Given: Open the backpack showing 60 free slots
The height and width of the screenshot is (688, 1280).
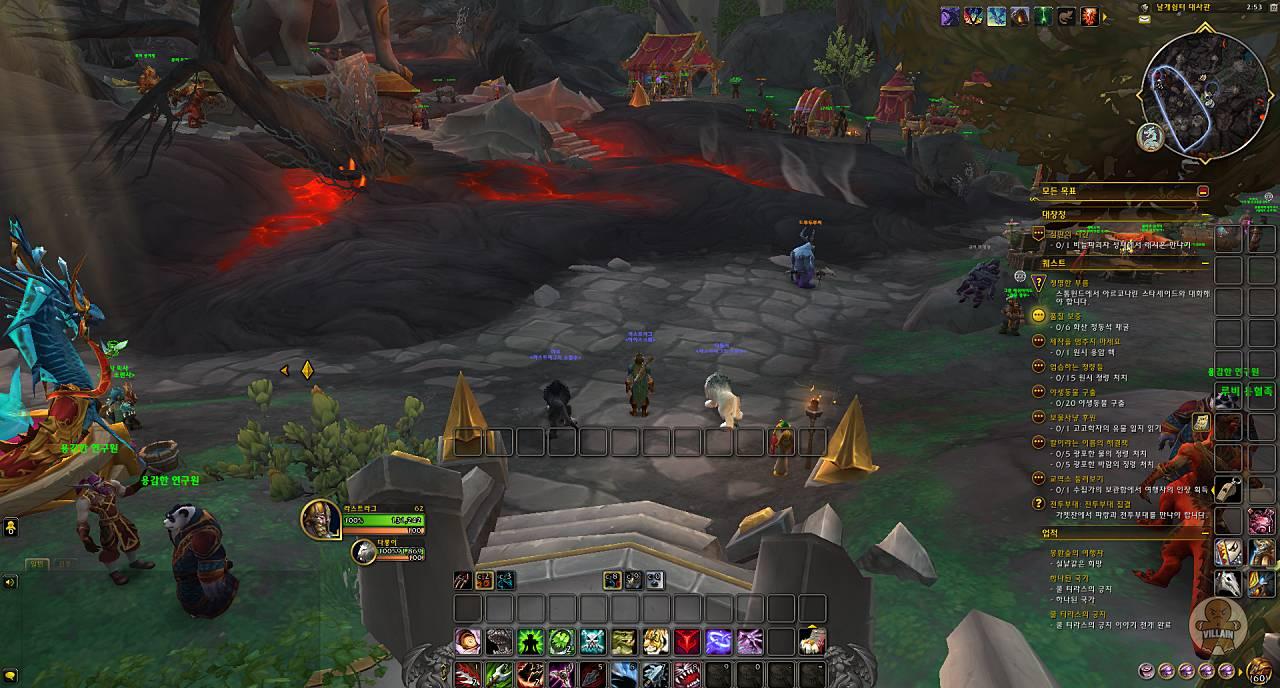Looking at the screenshot, I should 1261,670.
